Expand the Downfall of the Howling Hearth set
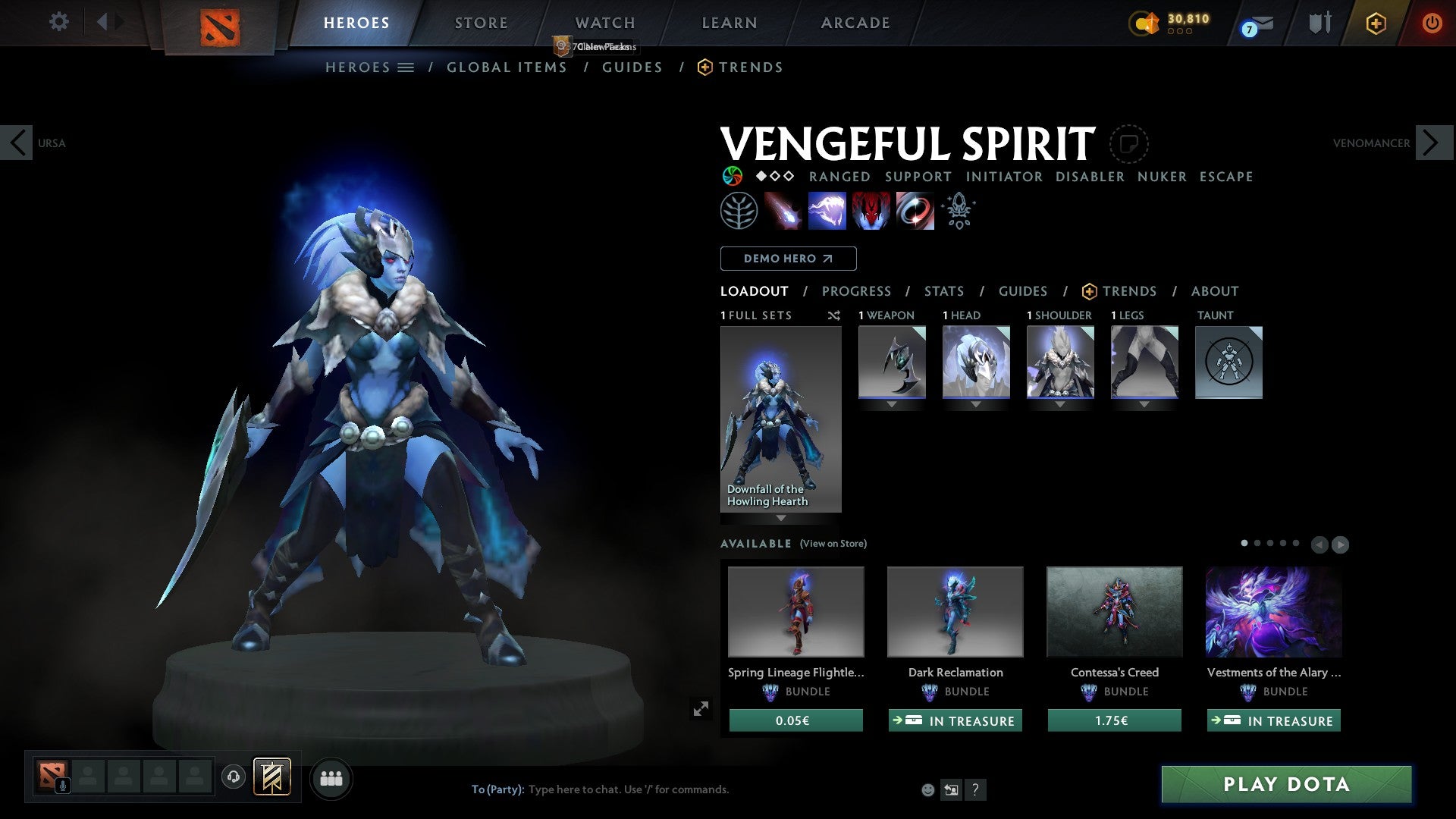Image resolution: width=1456 pixels, height=819 pixels. 781,518
